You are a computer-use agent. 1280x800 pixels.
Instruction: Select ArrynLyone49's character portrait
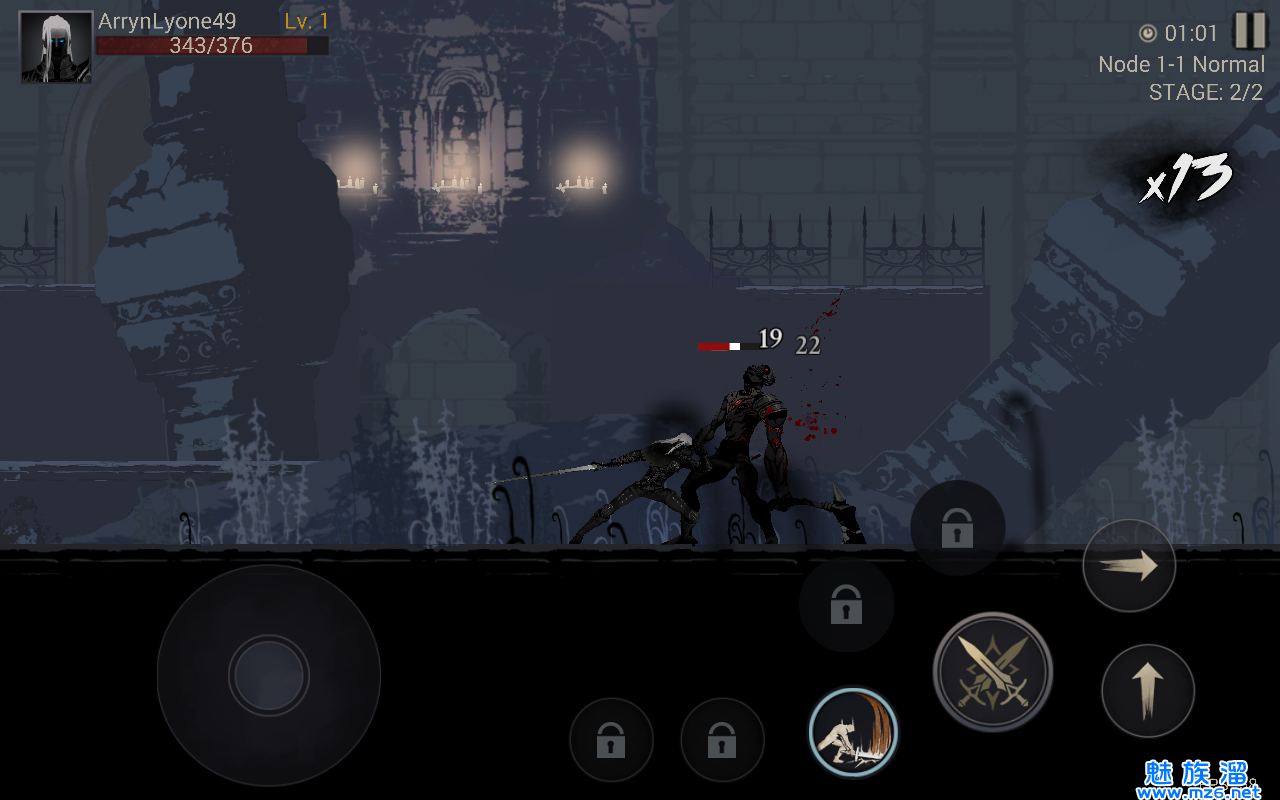[56, 47]
